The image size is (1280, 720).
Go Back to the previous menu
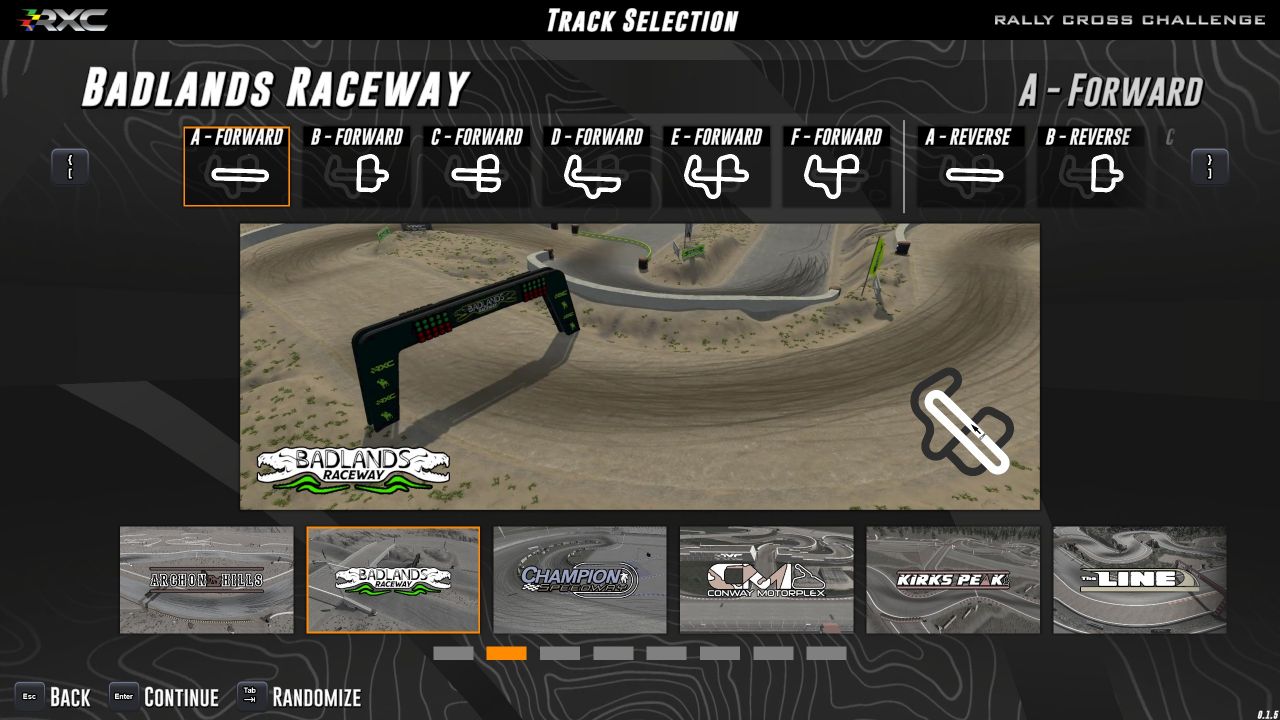point(54,697)
